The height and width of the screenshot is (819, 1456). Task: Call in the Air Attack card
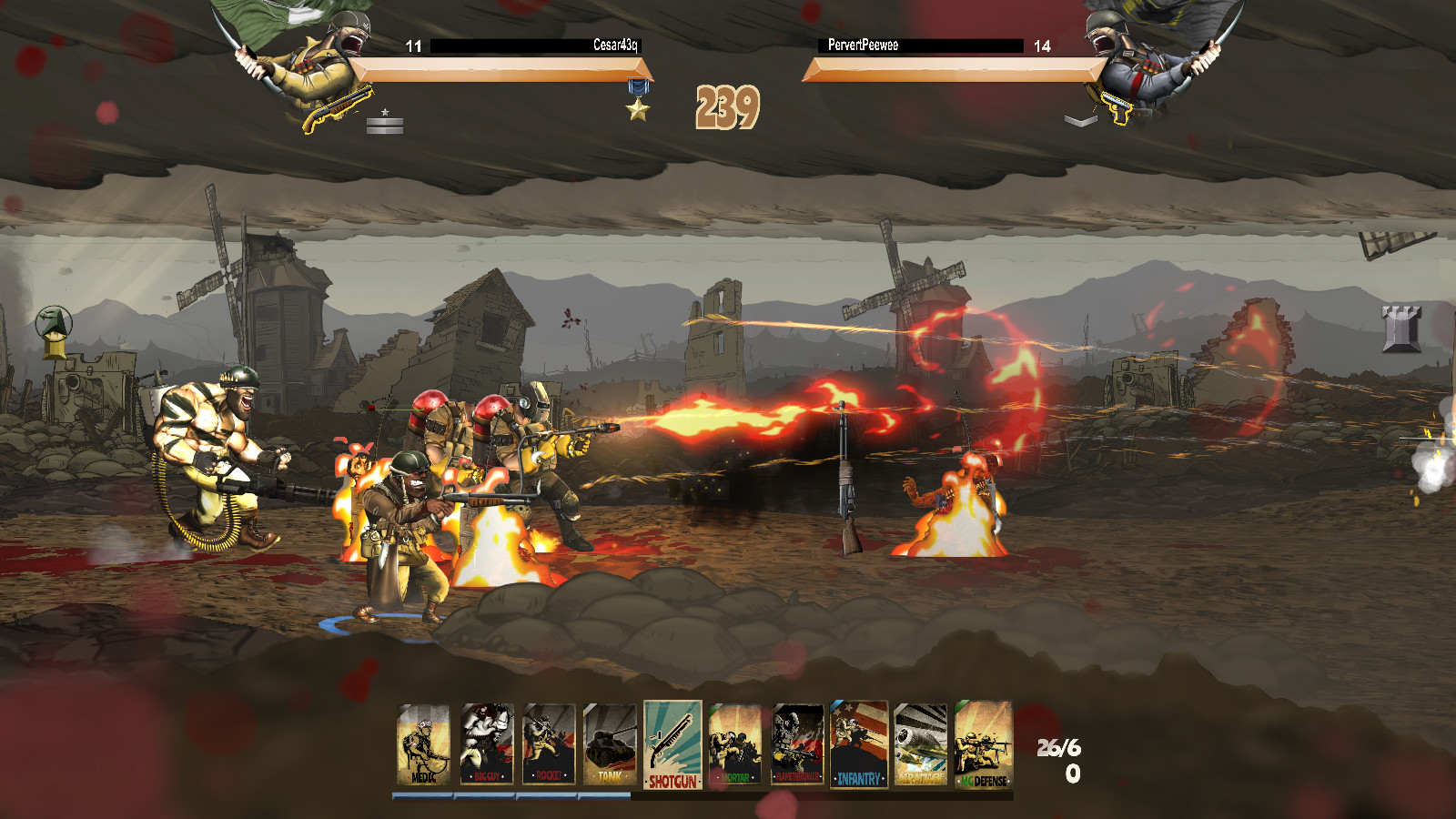[x=921, y=744]
